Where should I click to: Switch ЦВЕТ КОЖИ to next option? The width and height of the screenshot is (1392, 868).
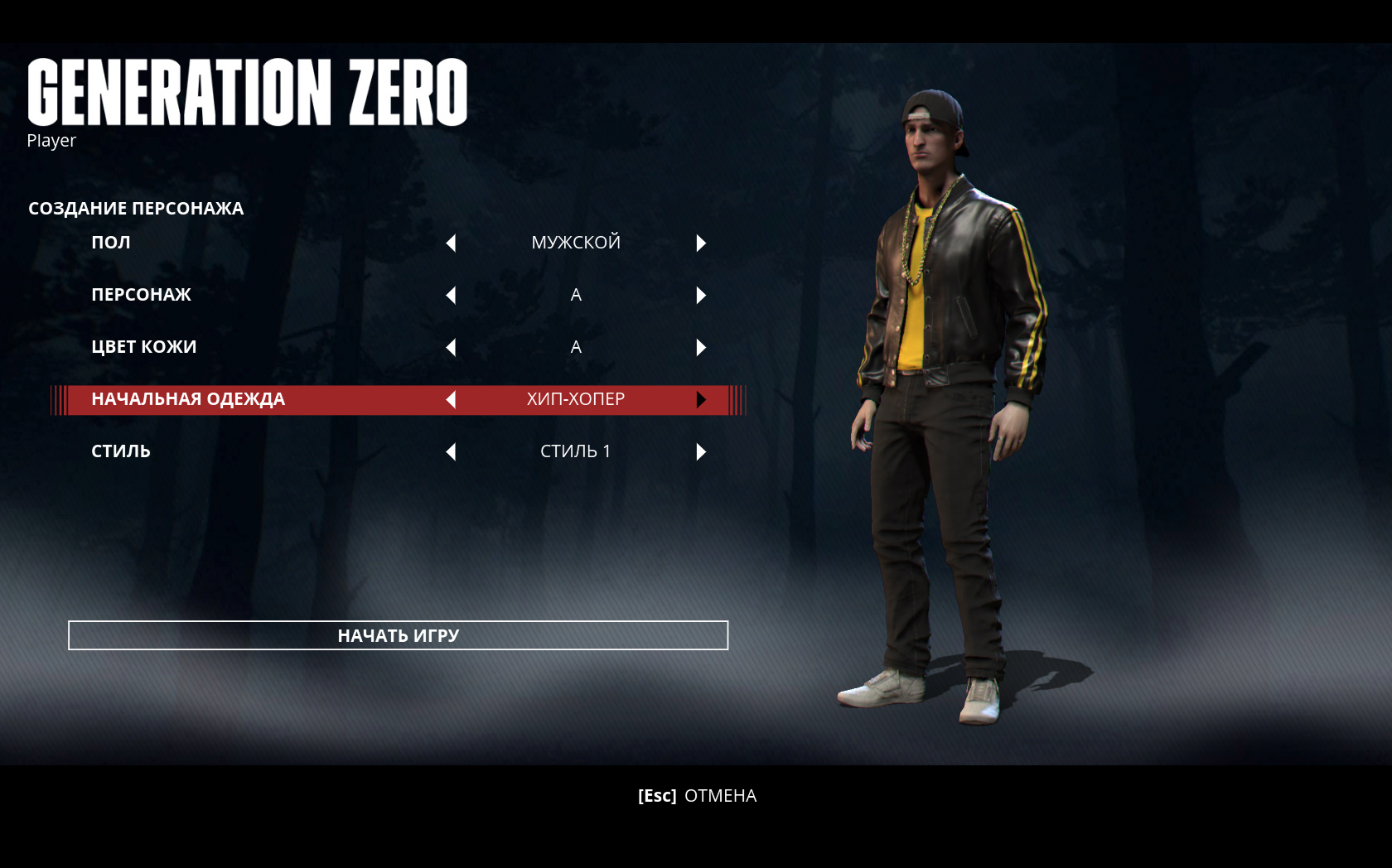click(x=701, y=347)
